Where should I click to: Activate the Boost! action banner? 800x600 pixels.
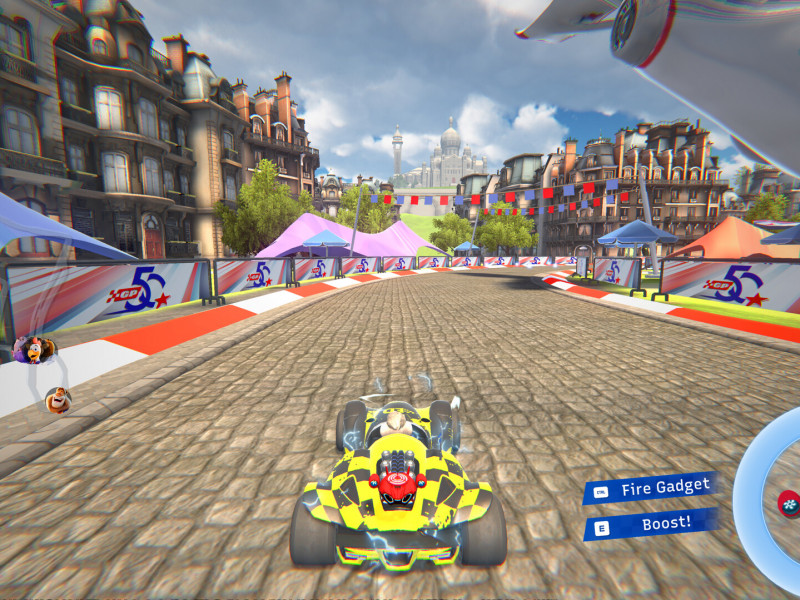pyautogui.click(x=652, y=523)
